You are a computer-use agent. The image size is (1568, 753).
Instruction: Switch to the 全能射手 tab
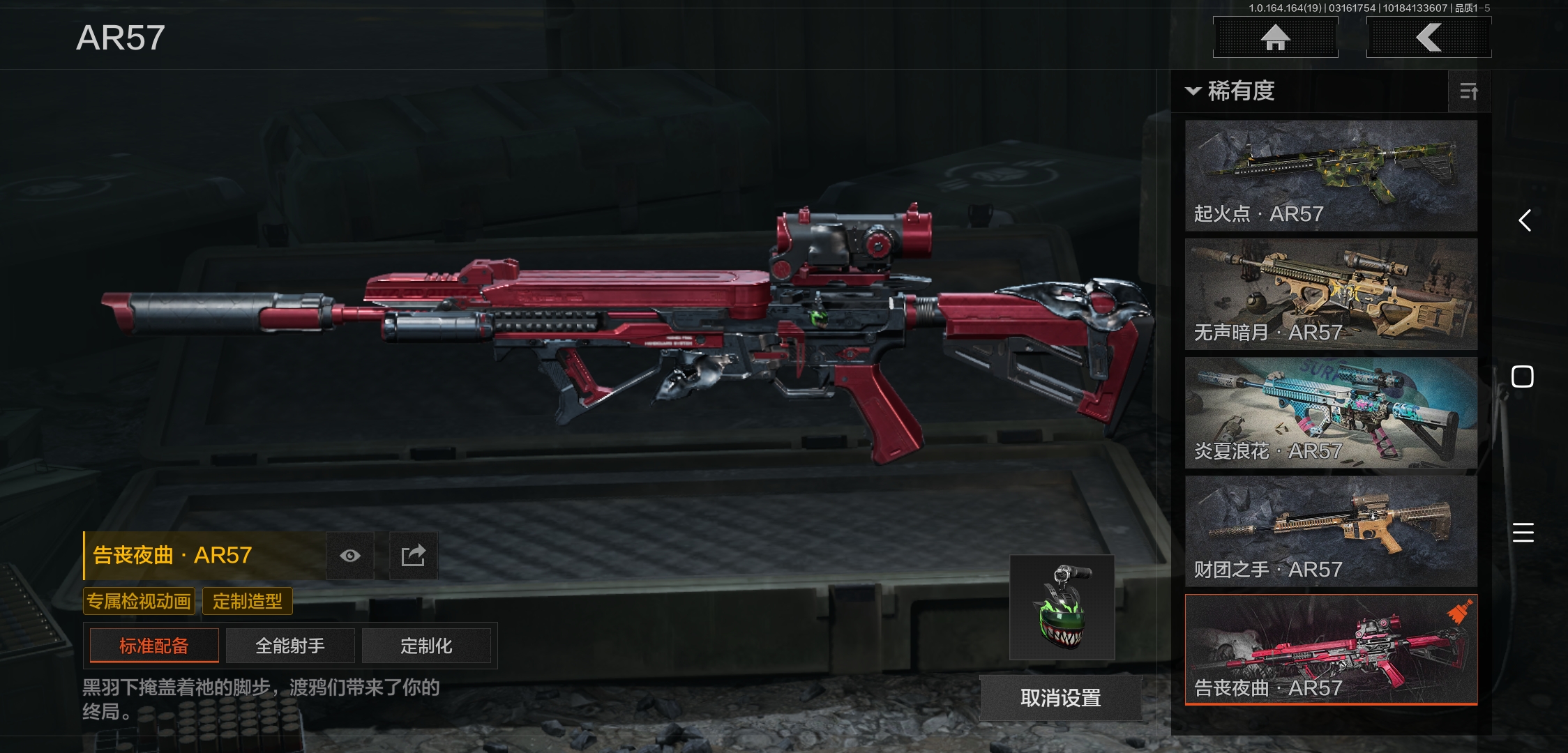click(x=290, y=646)
